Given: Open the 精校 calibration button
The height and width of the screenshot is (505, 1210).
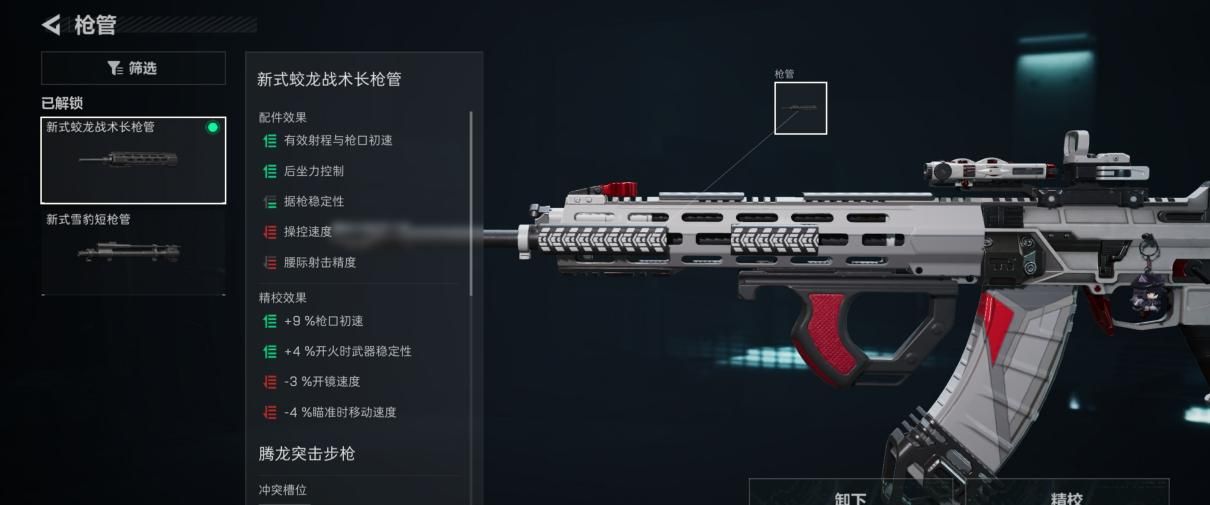Looking at the screenshot, I should (1066, 496).
